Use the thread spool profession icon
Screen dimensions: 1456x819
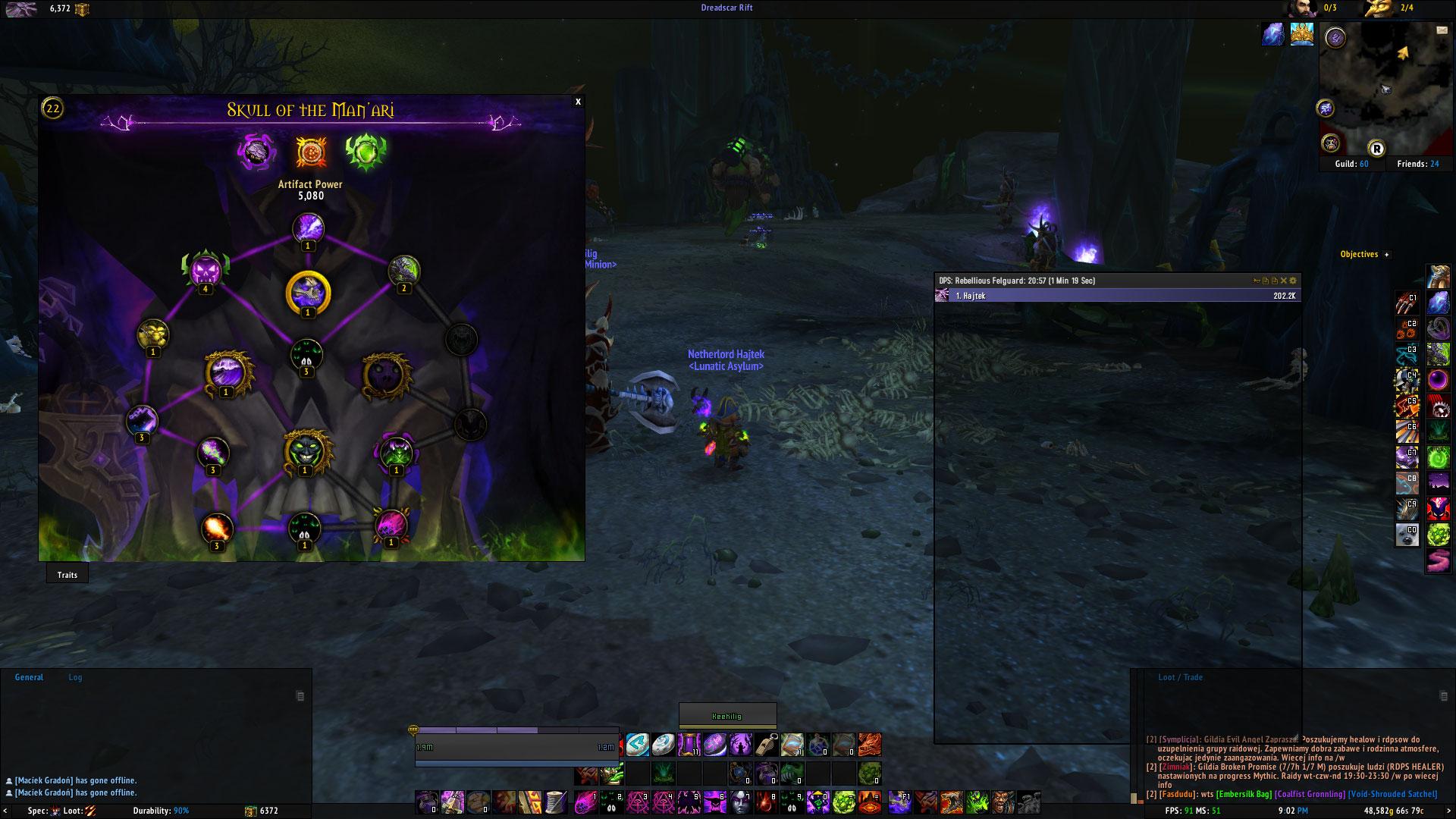point(557,802)
